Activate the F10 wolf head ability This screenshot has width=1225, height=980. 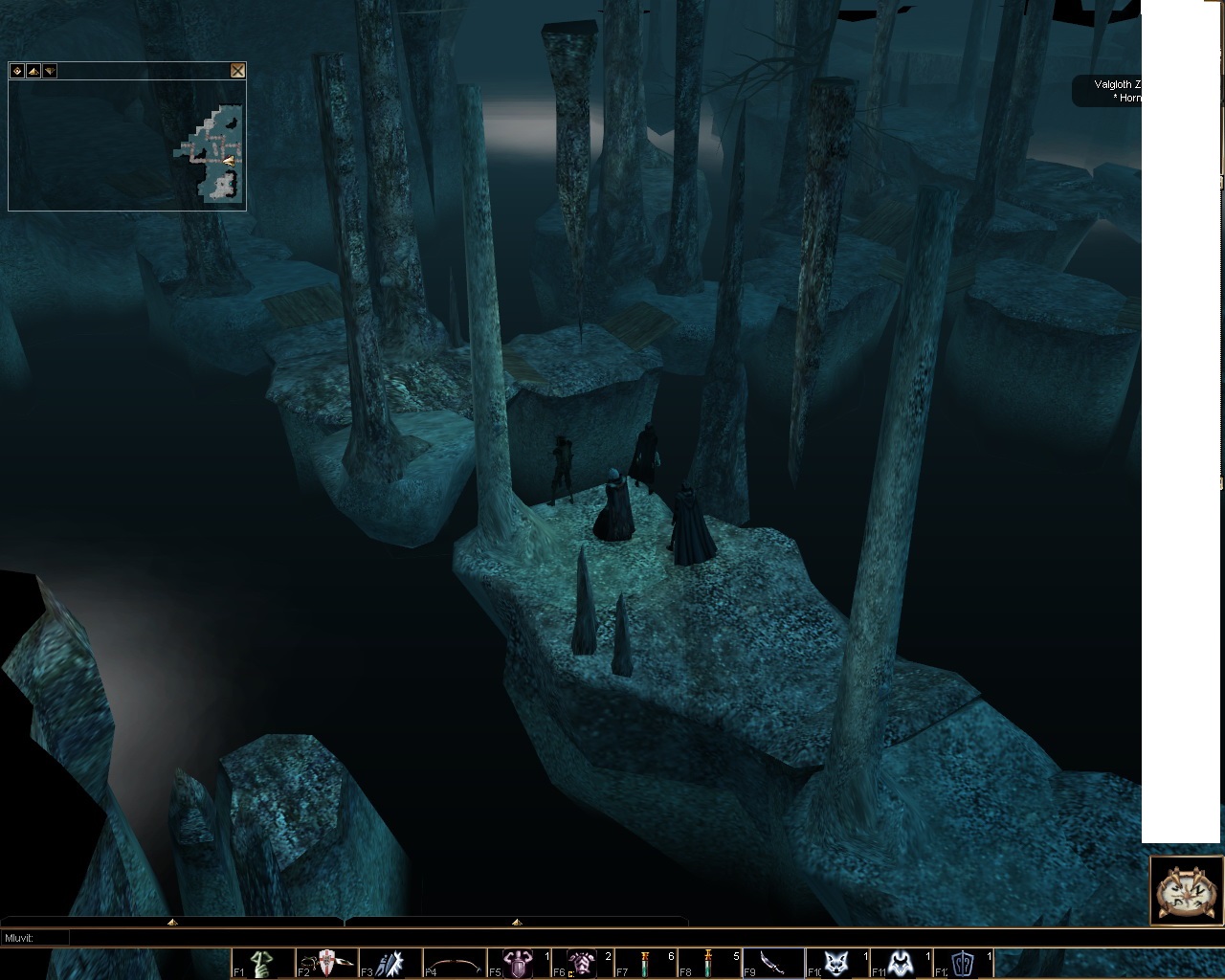[837, 964]
